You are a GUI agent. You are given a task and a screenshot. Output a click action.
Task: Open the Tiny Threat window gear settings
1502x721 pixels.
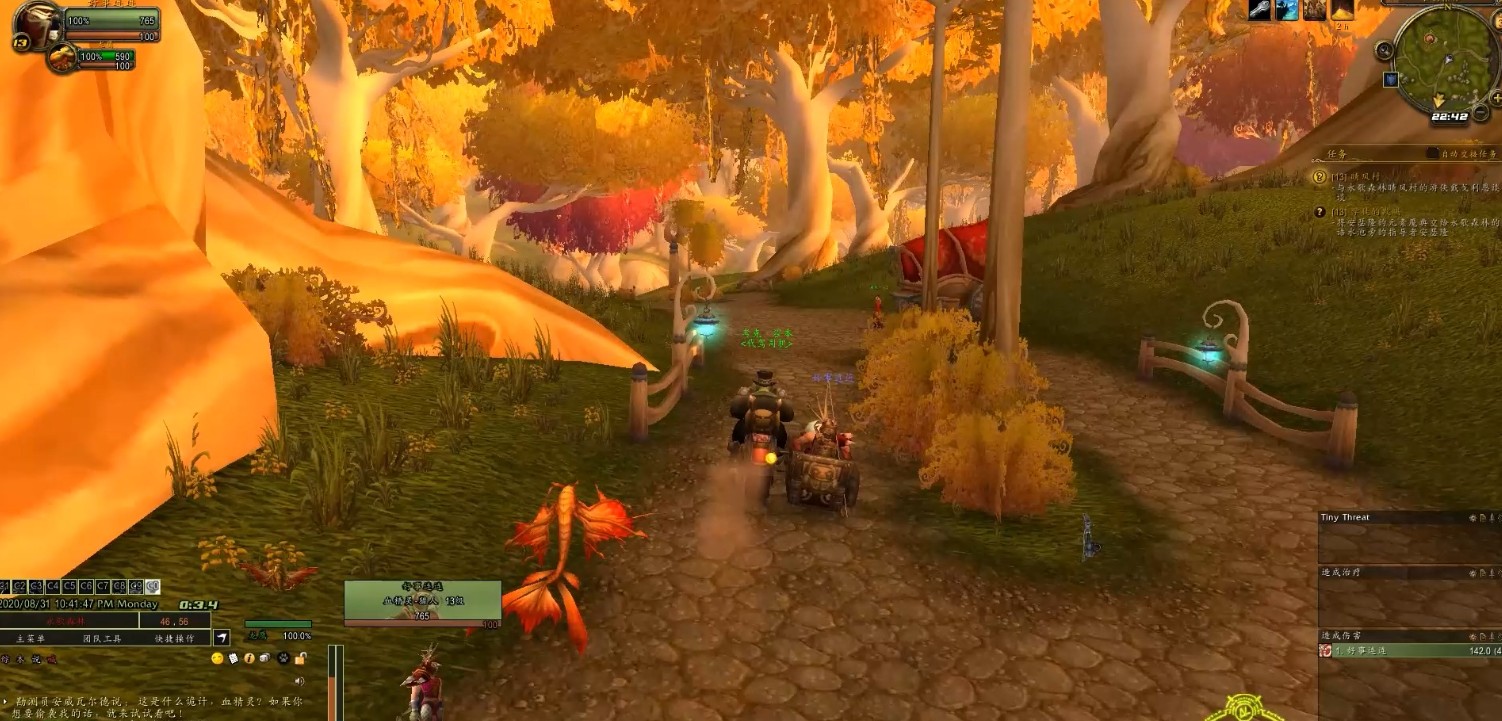pos(1475,518)
